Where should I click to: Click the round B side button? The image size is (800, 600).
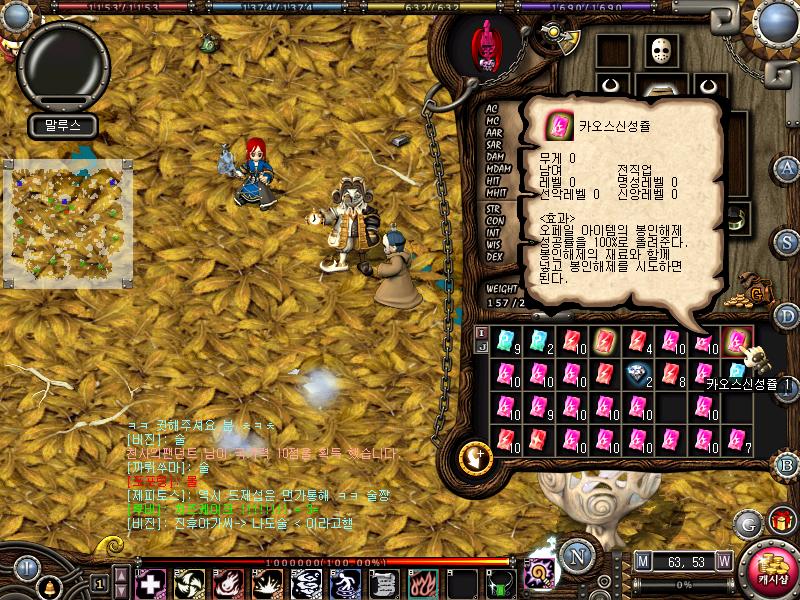(787, 465)
